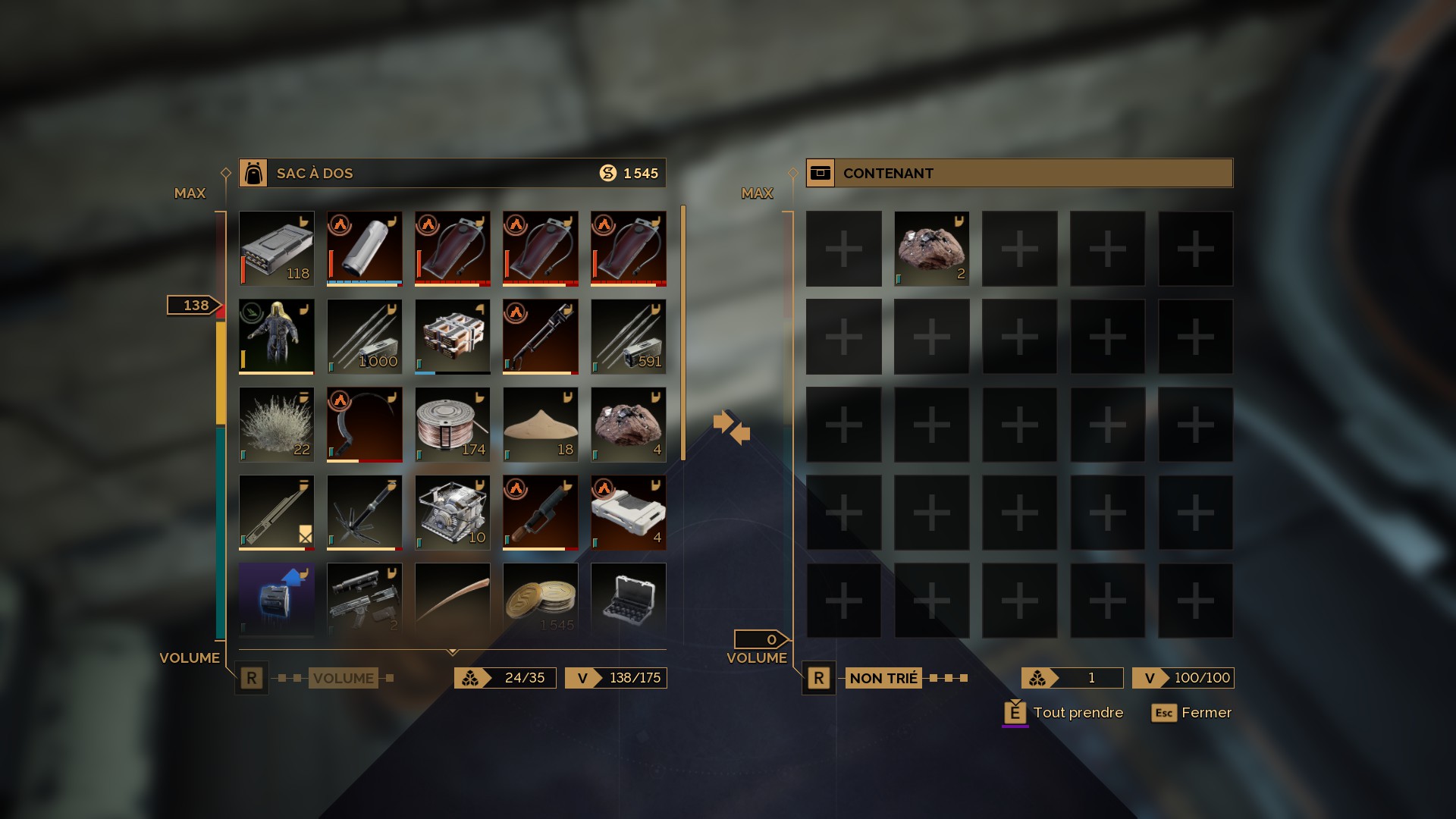Pick the gold coins stack slot
Screen dimensions: 1456x819
540,599
